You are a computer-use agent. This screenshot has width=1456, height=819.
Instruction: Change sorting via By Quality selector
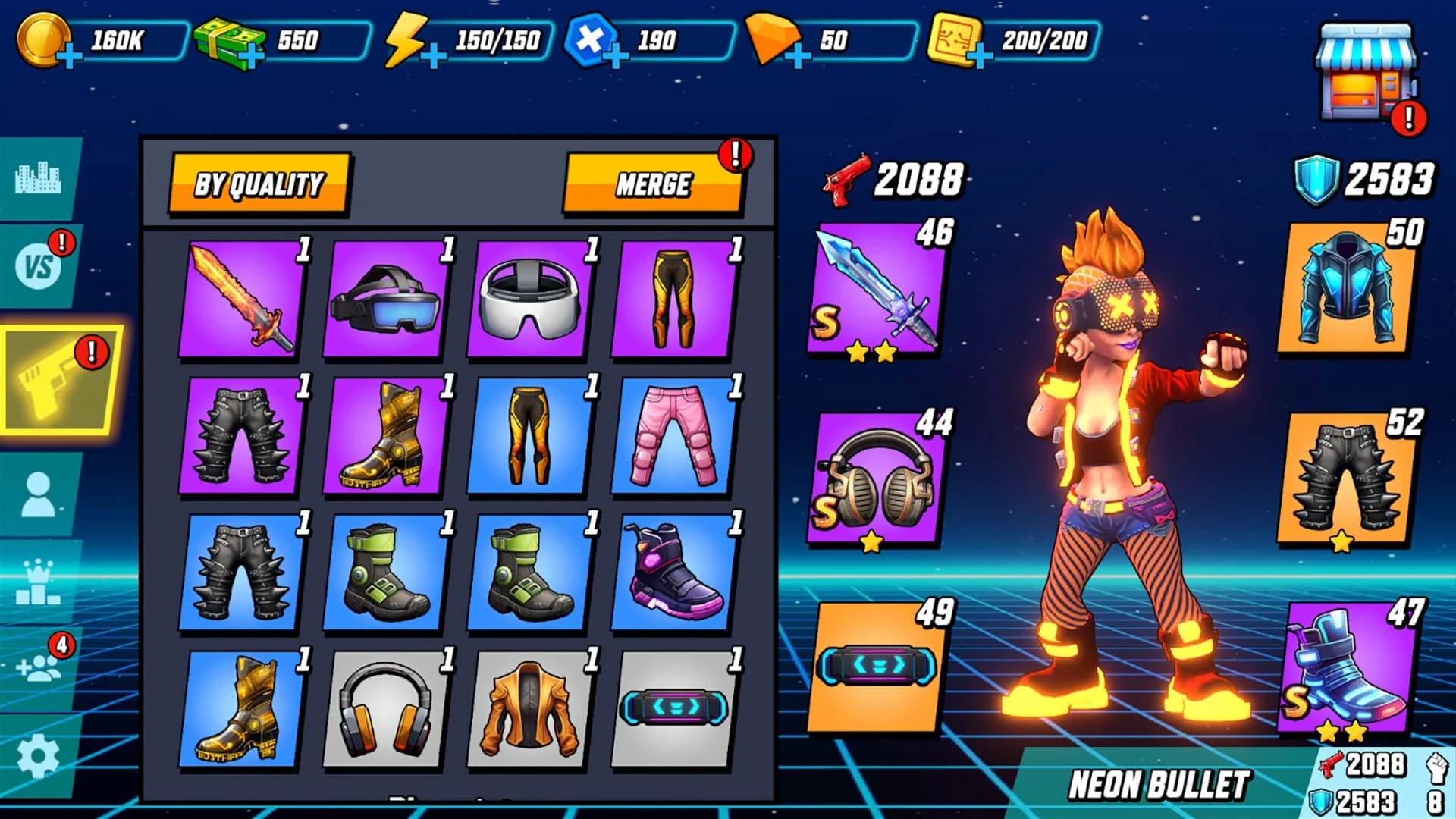click(262, 182)
